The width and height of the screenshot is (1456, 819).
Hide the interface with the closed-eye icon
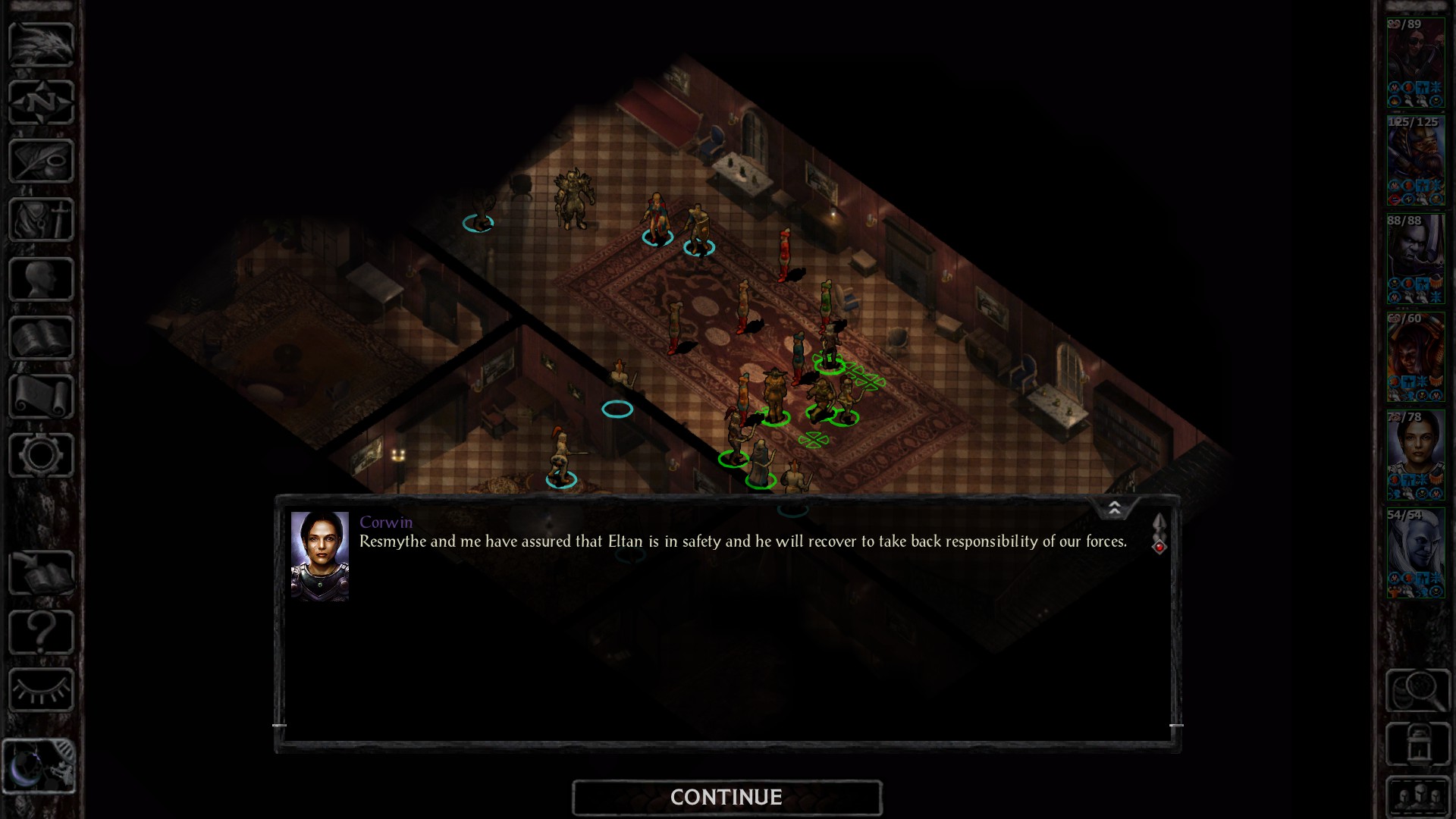41,690
